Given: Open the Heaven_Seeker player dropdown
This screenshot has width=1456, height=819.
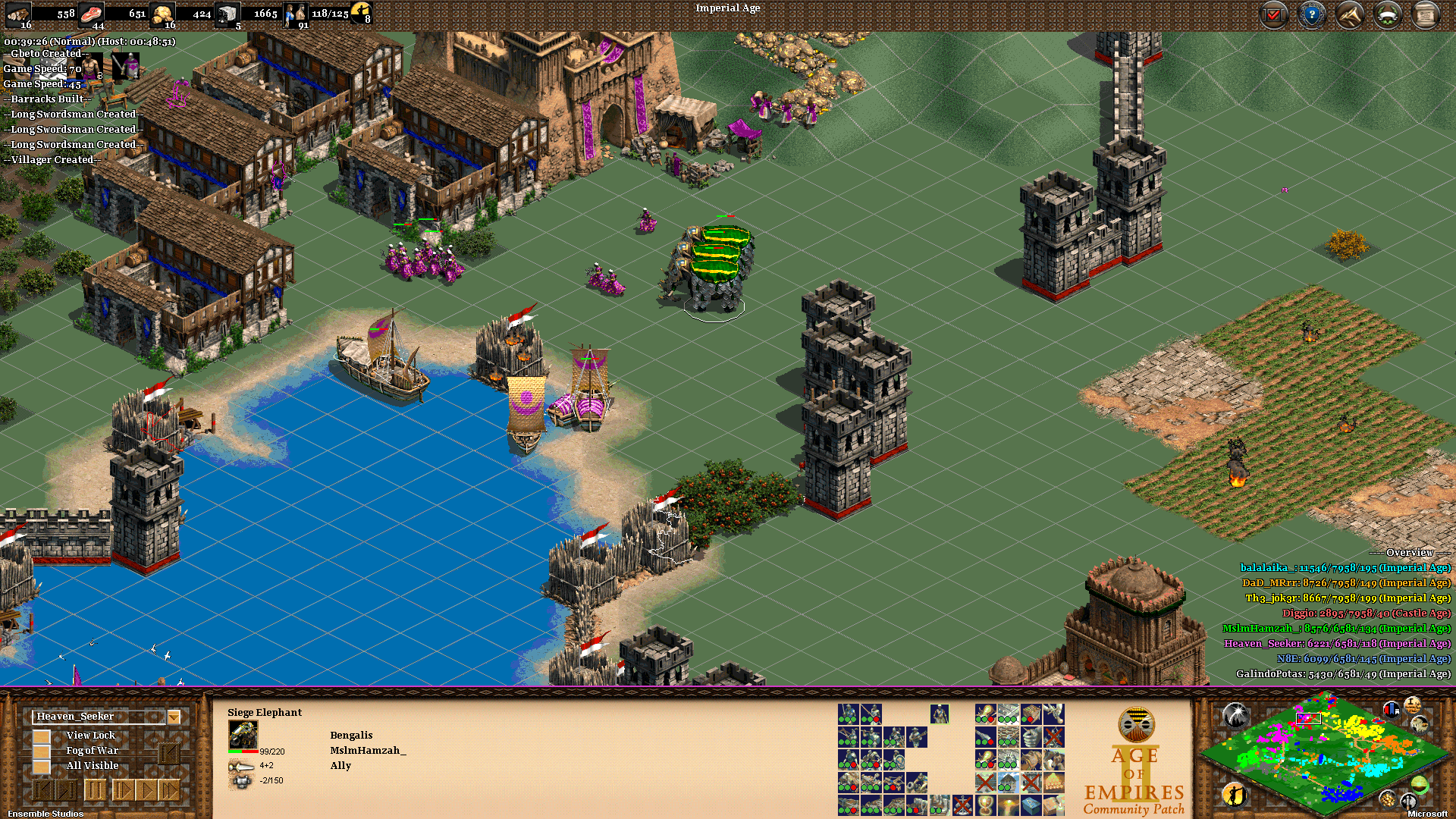Looking at the screenshot, I should tap(174, 717).
